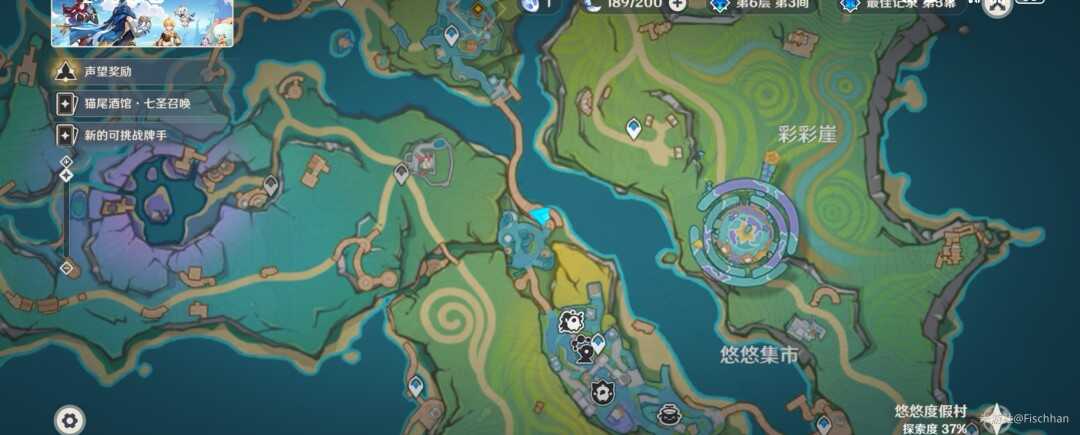
Task: Select the round-eared animal head marker in town
Action: point(571,321)
